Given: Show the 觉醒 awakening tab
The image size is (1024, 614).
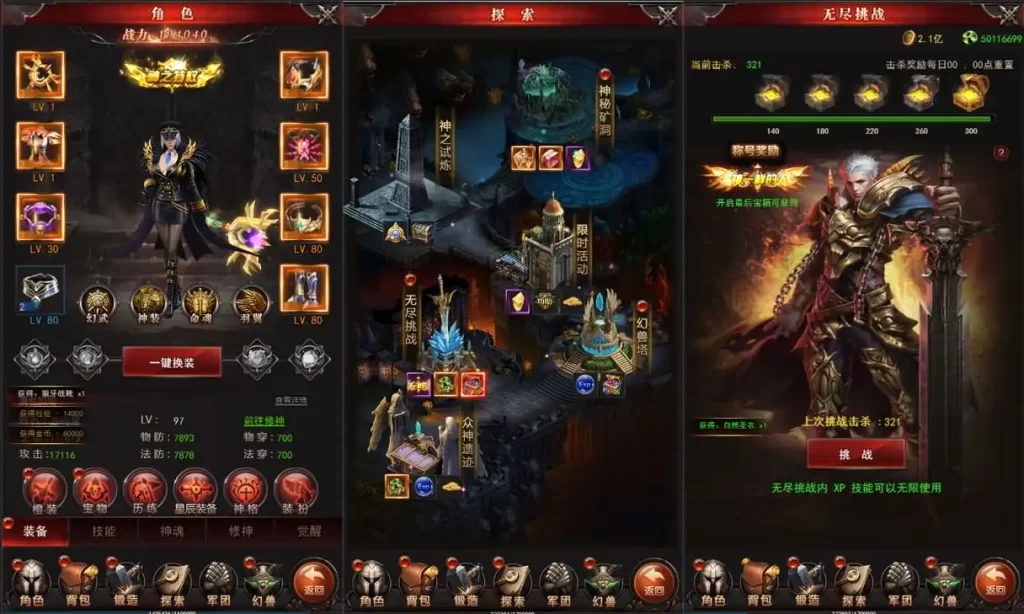Looking at the screenshot, I should (x=309, y=531).
